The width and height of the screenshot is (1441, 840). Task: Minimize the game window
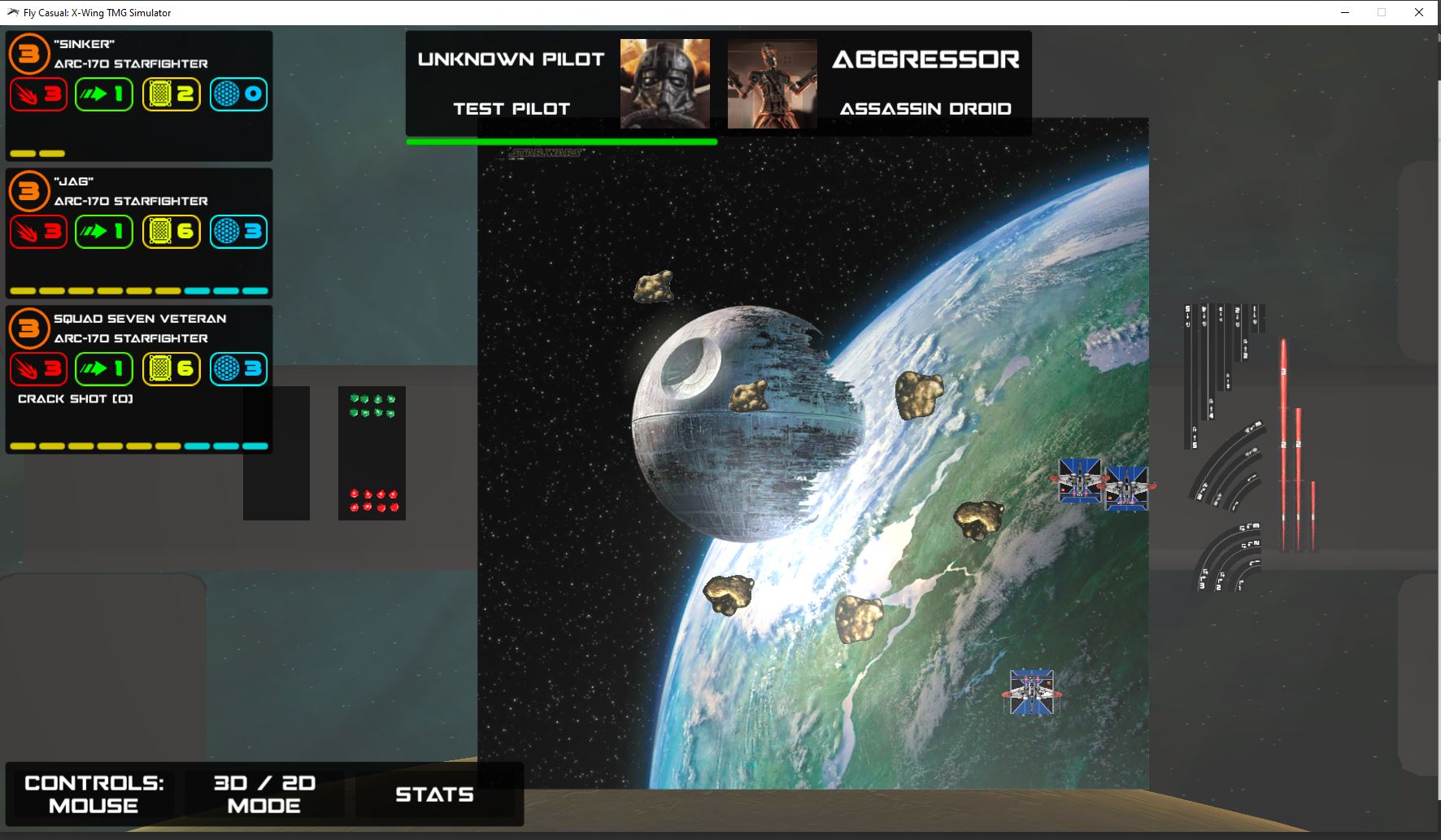[x=1346, y=12]
